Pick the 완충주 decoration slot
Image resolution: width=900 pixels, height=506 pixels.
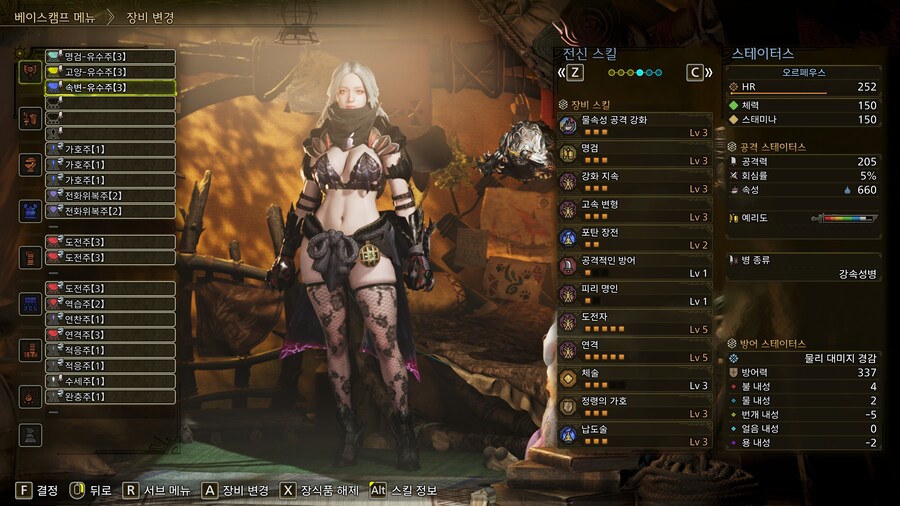click(x=110, y=396)
